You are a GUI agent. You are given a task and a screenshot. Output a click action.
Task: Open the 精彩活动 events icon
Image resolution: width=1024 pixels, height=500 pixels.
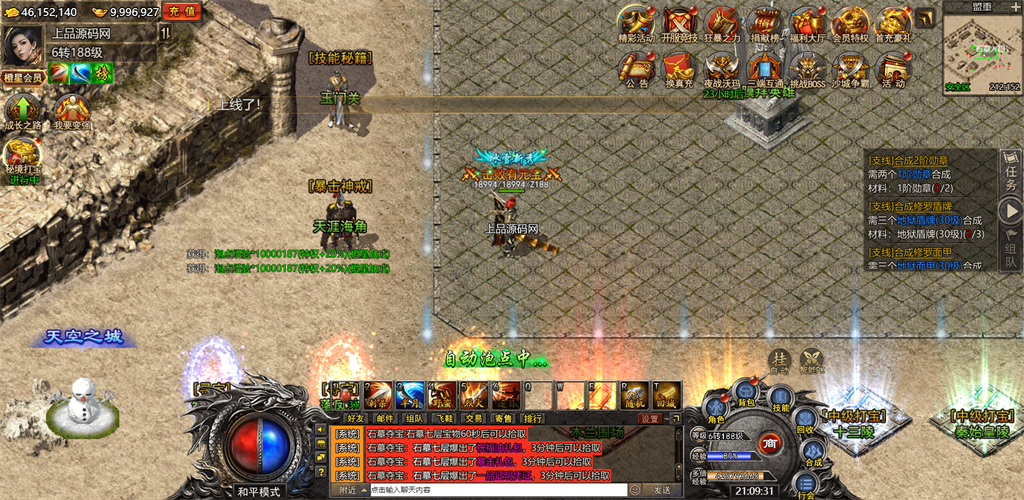click(x=635, y=24)
